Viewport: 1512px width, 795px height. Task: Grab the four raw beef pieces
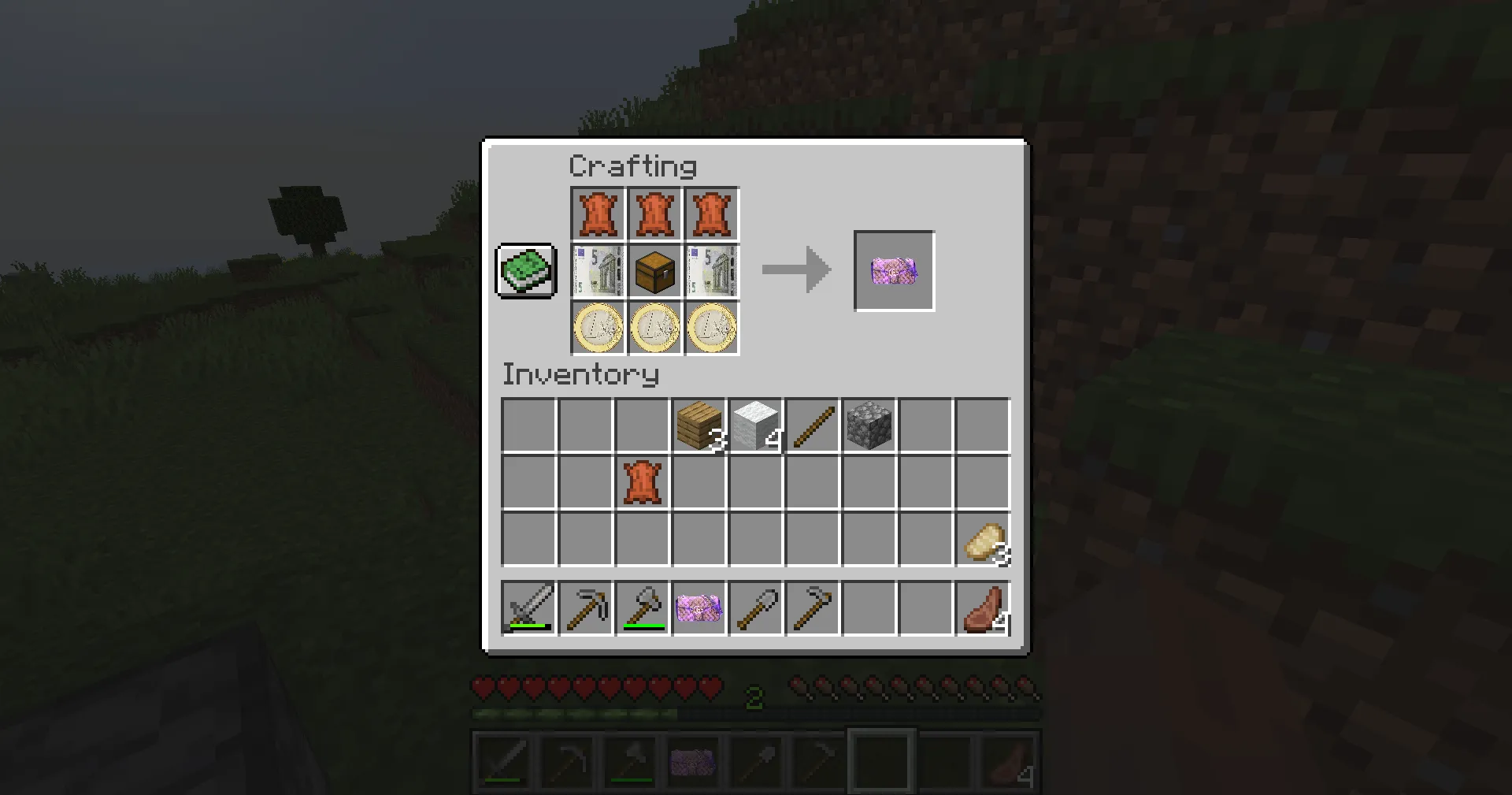[x=982, y=607]
